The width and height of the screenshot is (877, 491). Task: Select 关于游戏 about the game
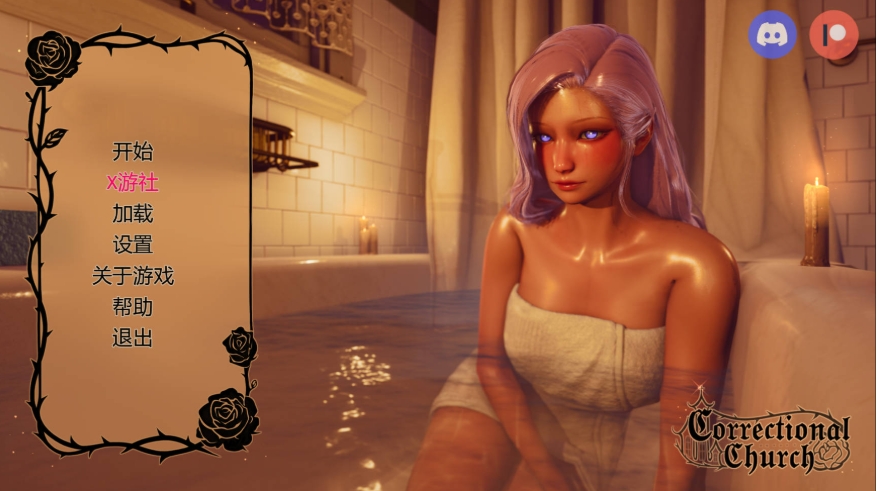133,276
